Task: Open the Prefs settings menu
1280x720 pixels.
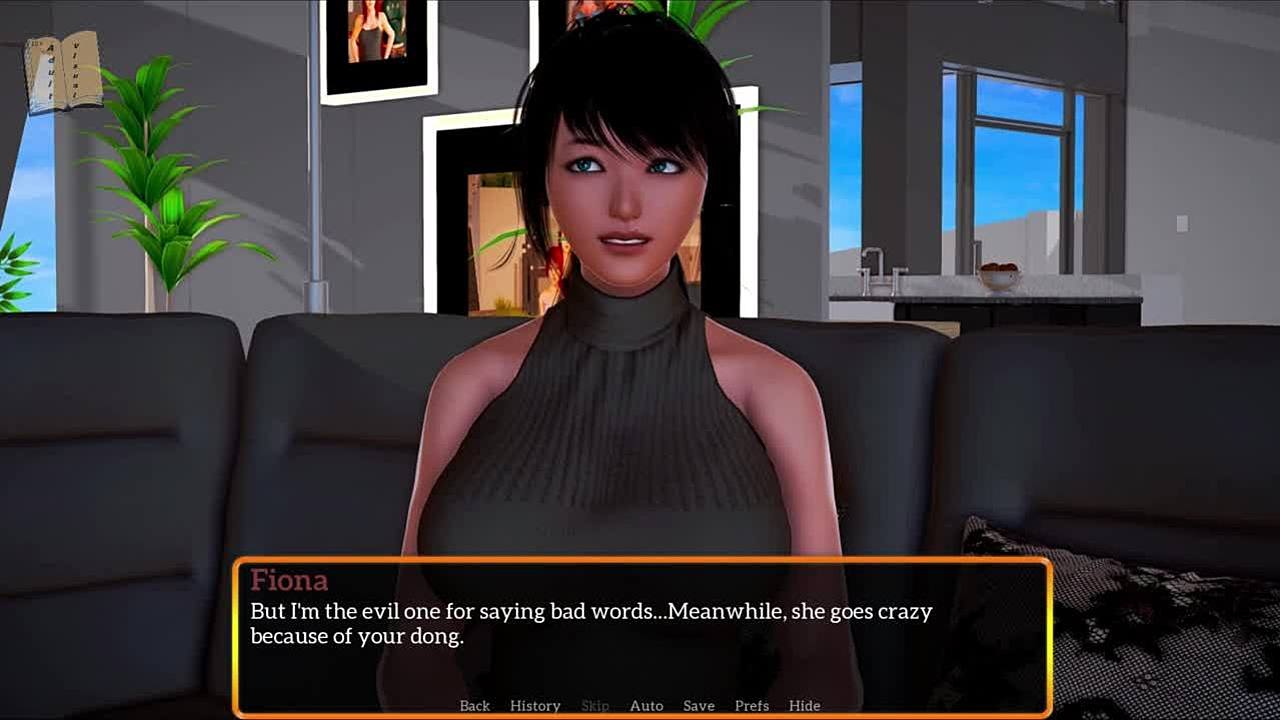Action: (752, 706)
